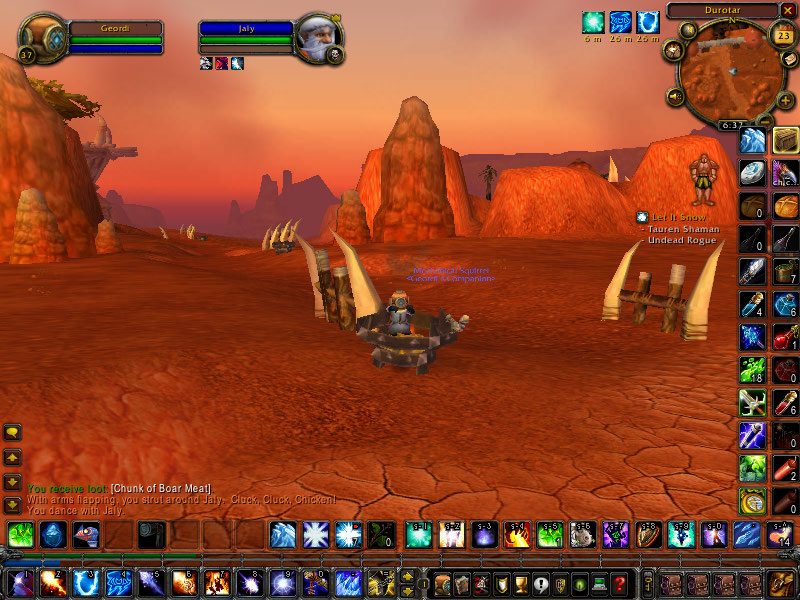Use the bread food item

[785, 205]
